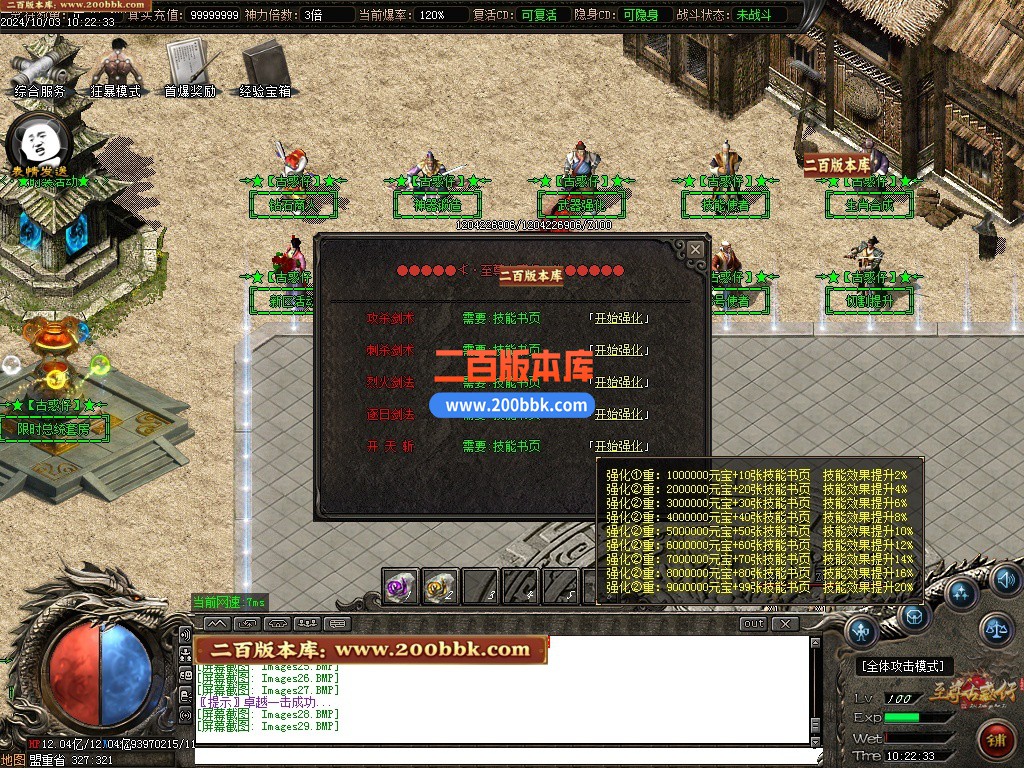1024x768 pixels.
Task: Select the yellow scroll hotbar slot
Action: click(x=440, y=587)
